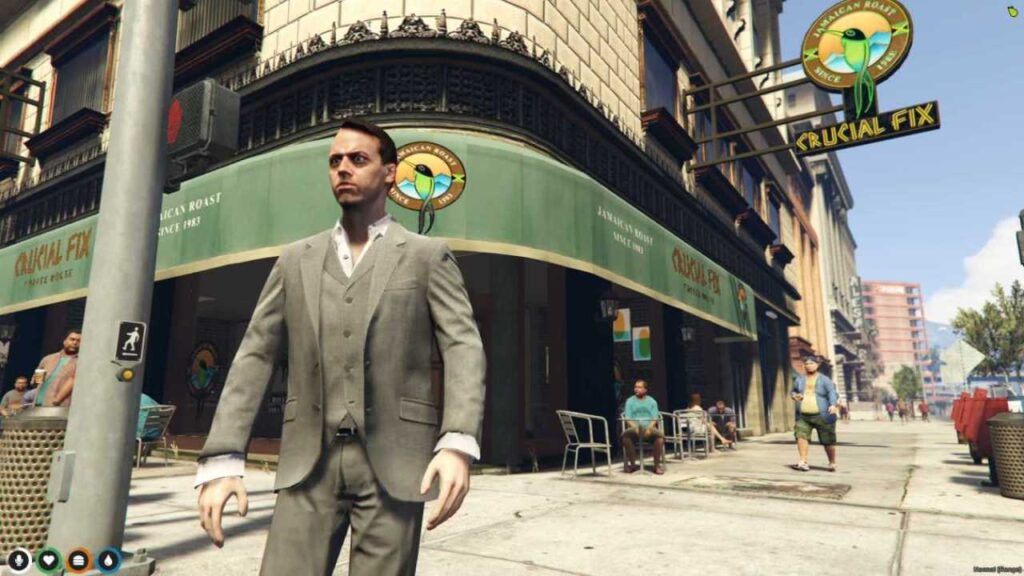This screenshot has height=576, width=1024.
Task: Select the green heart health icon
Action: (49, 560)
